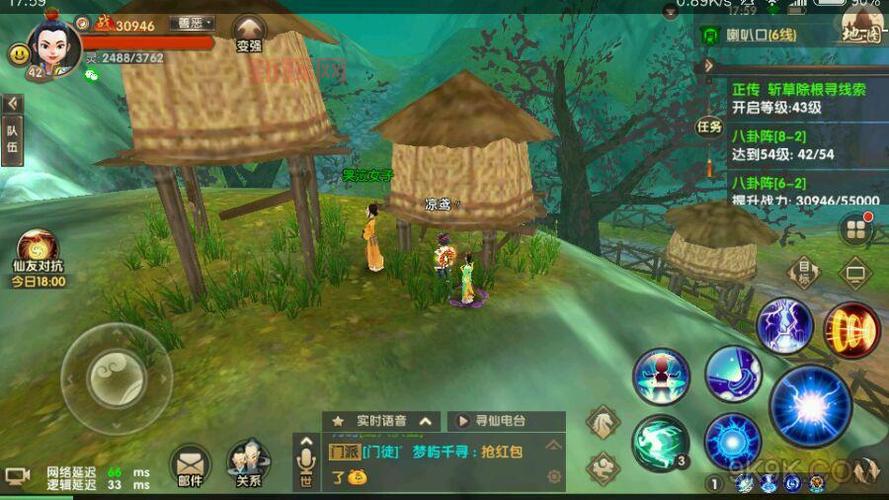Toggle the monitor-shaped display button

855,271
